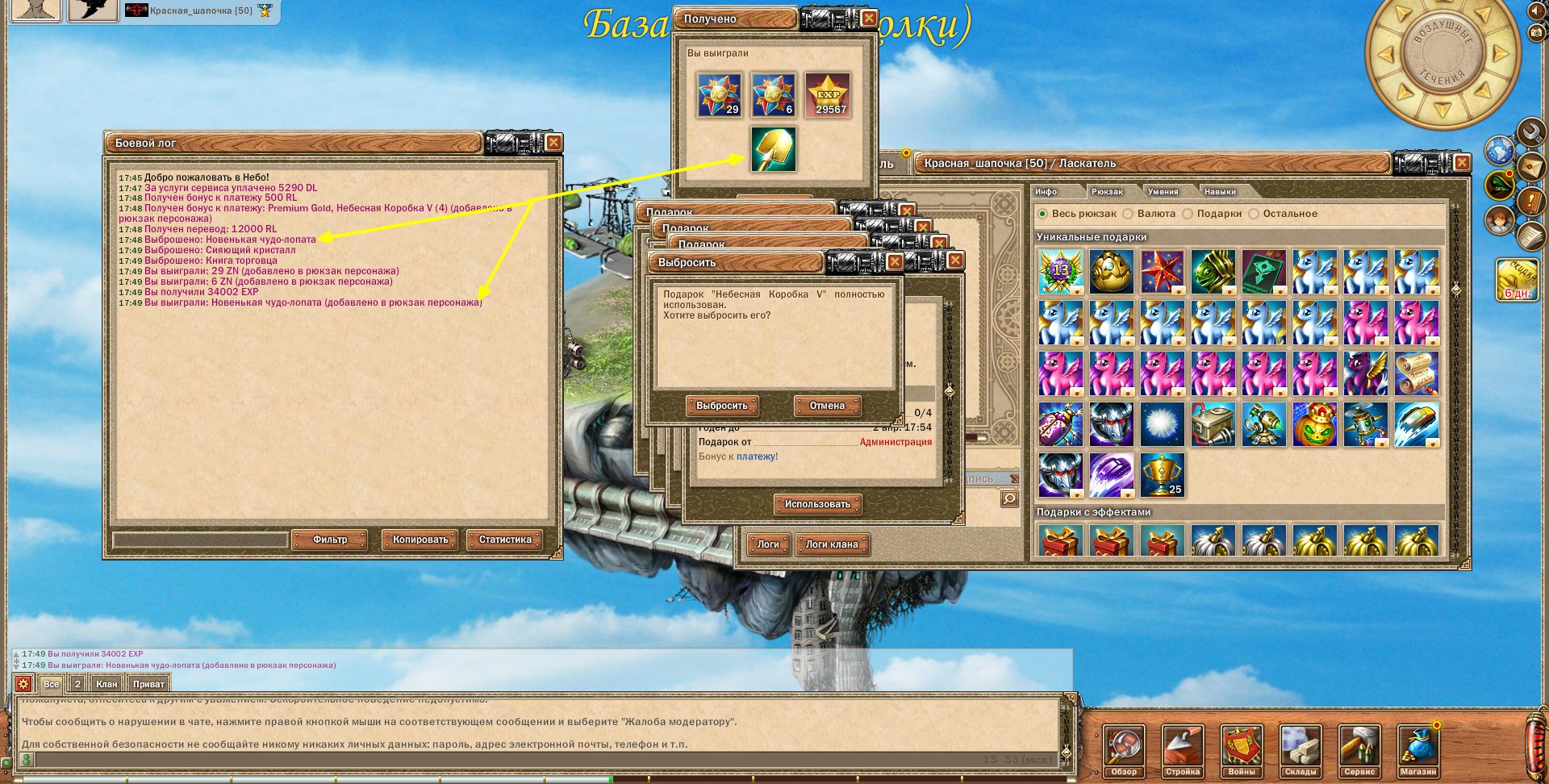The height and width of the screenshot is (784, 1549).
Task: Select the golden shovel reward icon
Action: (x=773, y=148)
